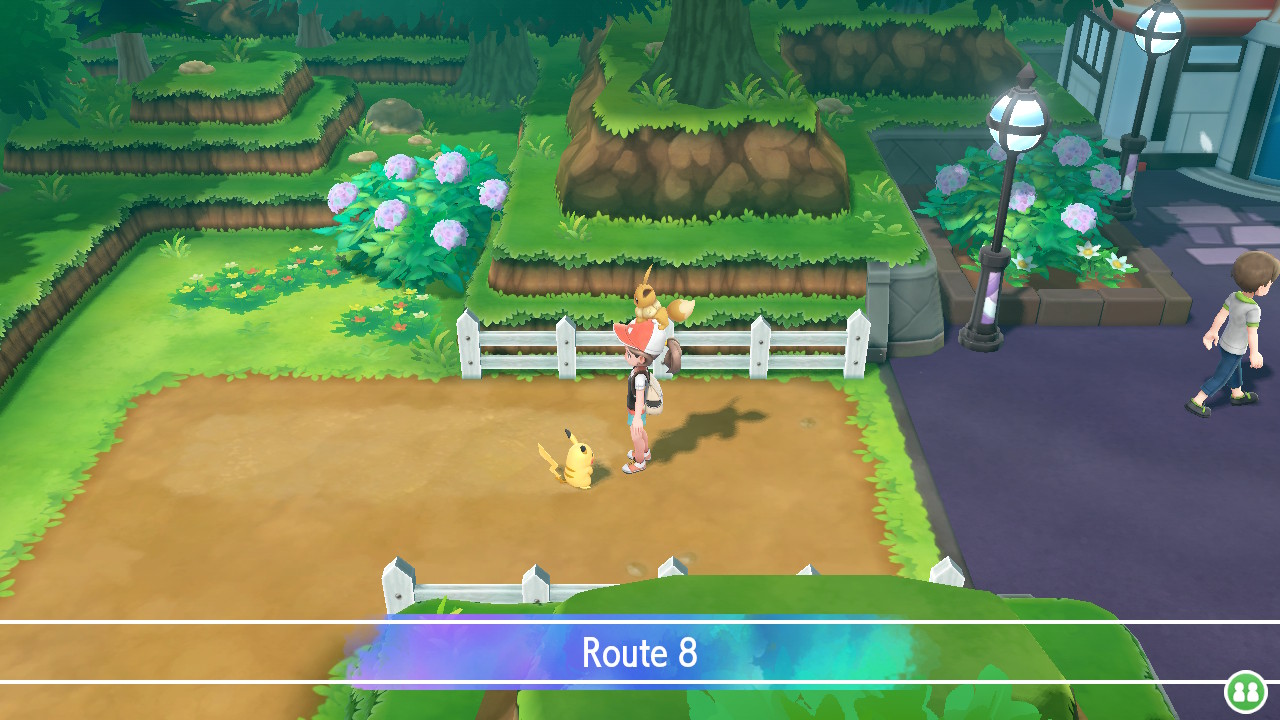Image resolution: width=1280 pixels, height=720 pixels.
Task: Click the green two-player support icon
Action: [1245, 691]
